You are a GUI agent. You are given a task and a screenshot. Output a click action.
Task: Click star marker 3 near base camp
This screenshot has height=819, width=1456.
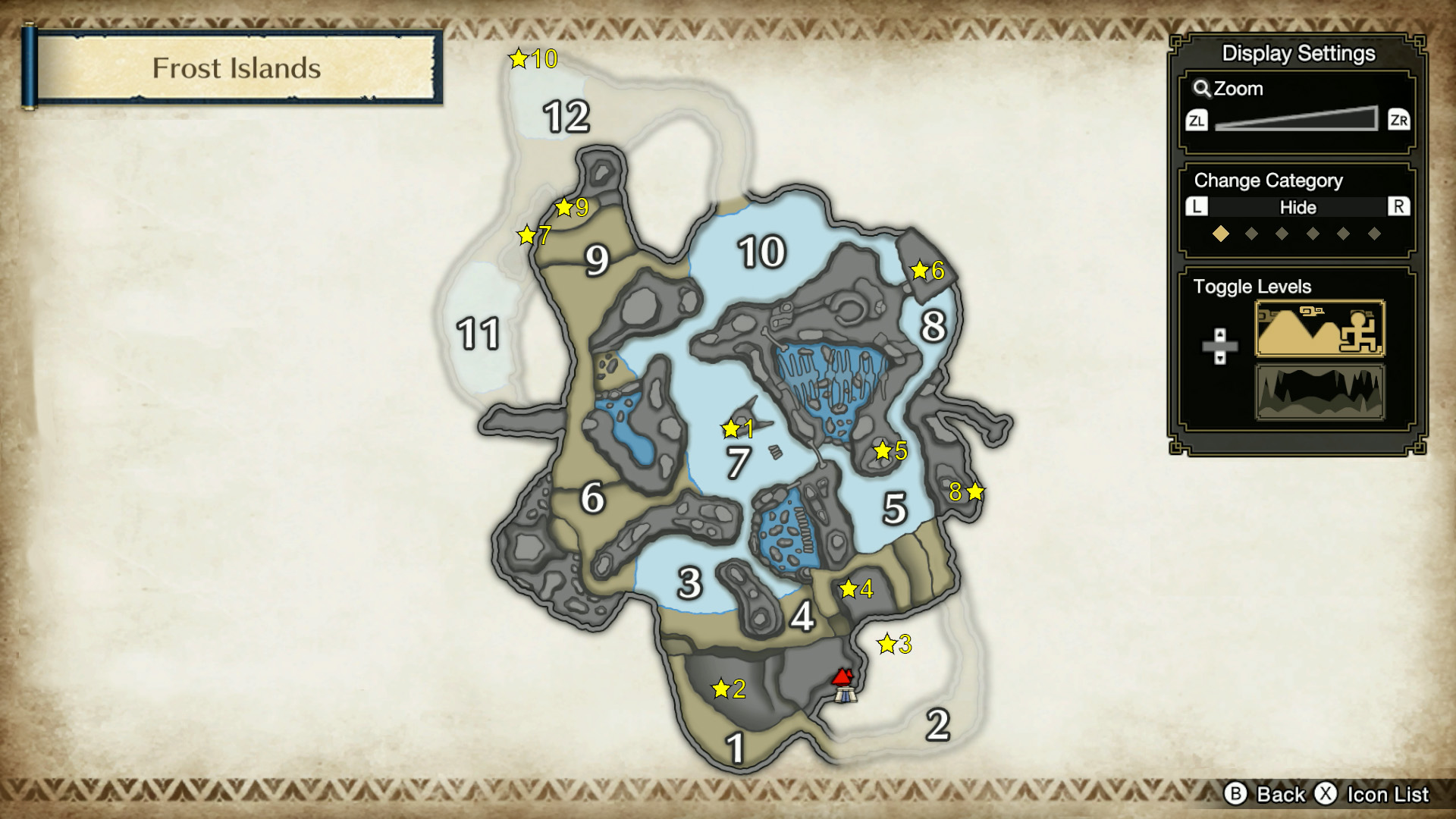point(885,645)
